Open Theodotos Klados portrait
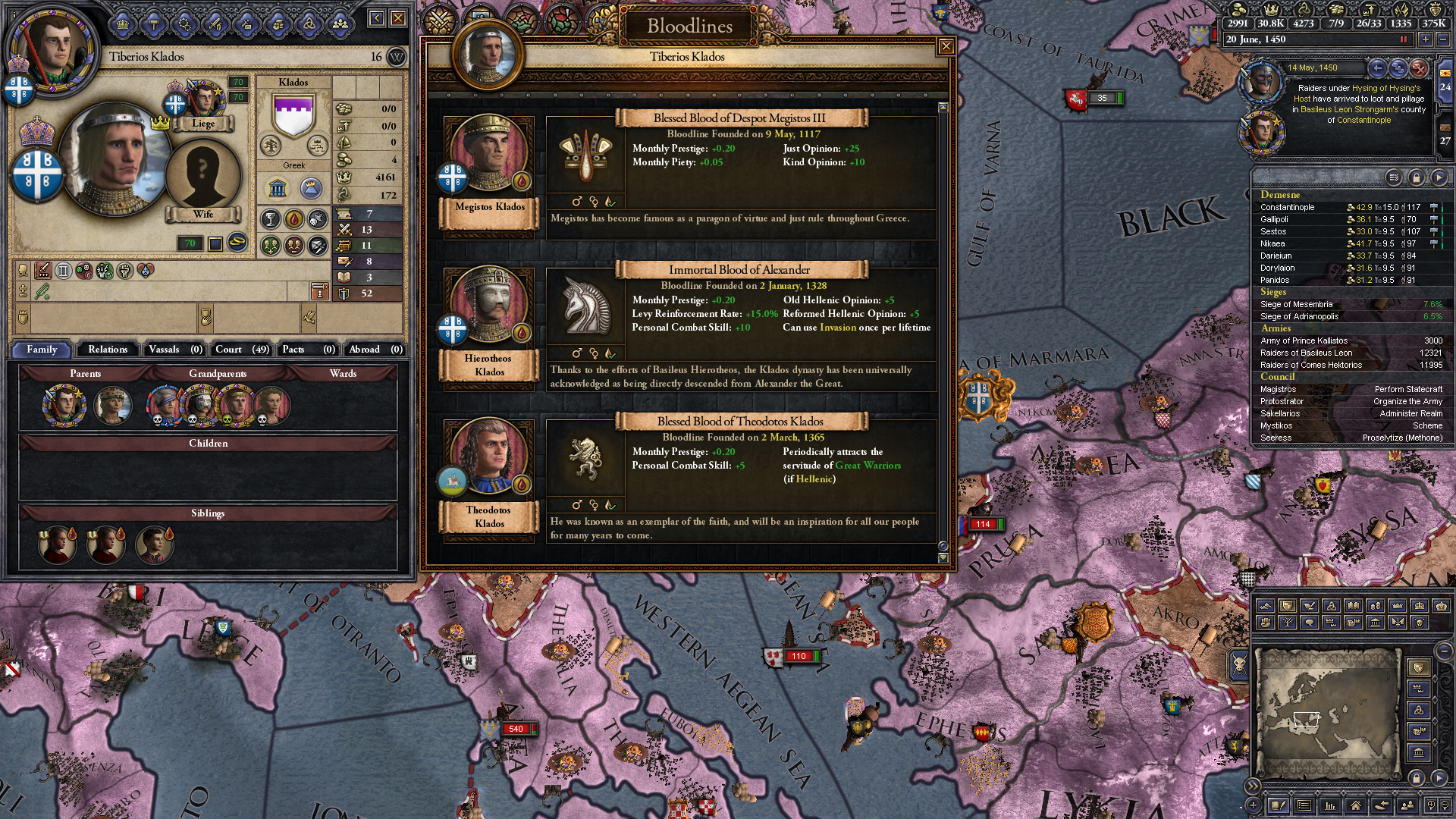The height and width of the screenshot is (819, 1456). pos(489,459)
